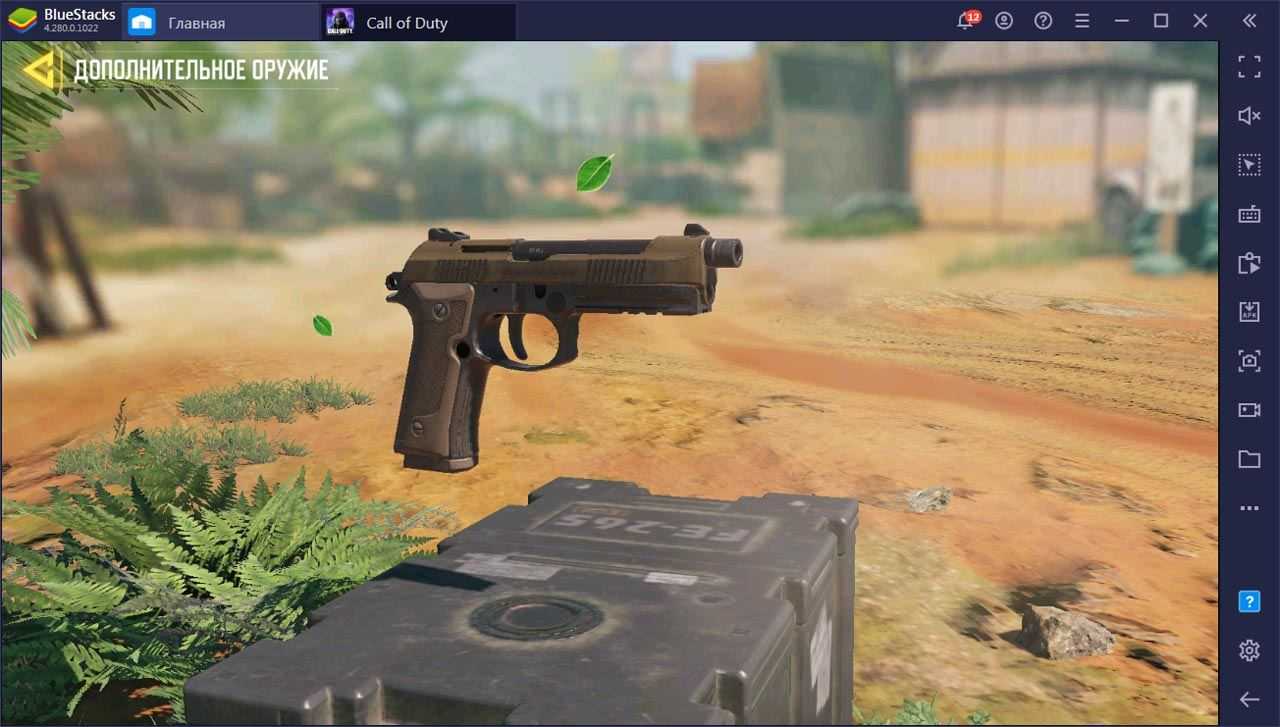This screenshot has height=727, width=1280.
Task: Go back using the yellow arrow button
Action: pos(41,69)
